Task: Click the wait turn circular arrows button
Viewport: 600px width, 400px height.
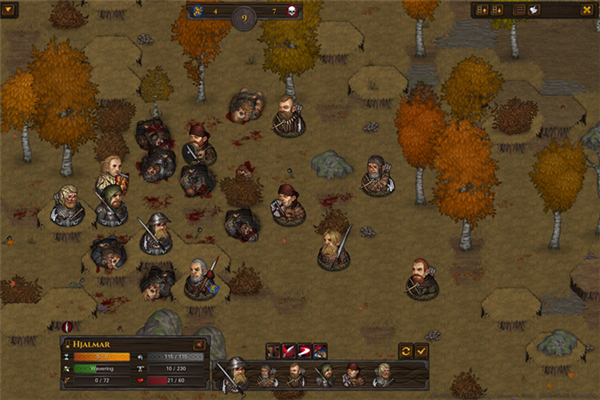Action: coord(405,351)
